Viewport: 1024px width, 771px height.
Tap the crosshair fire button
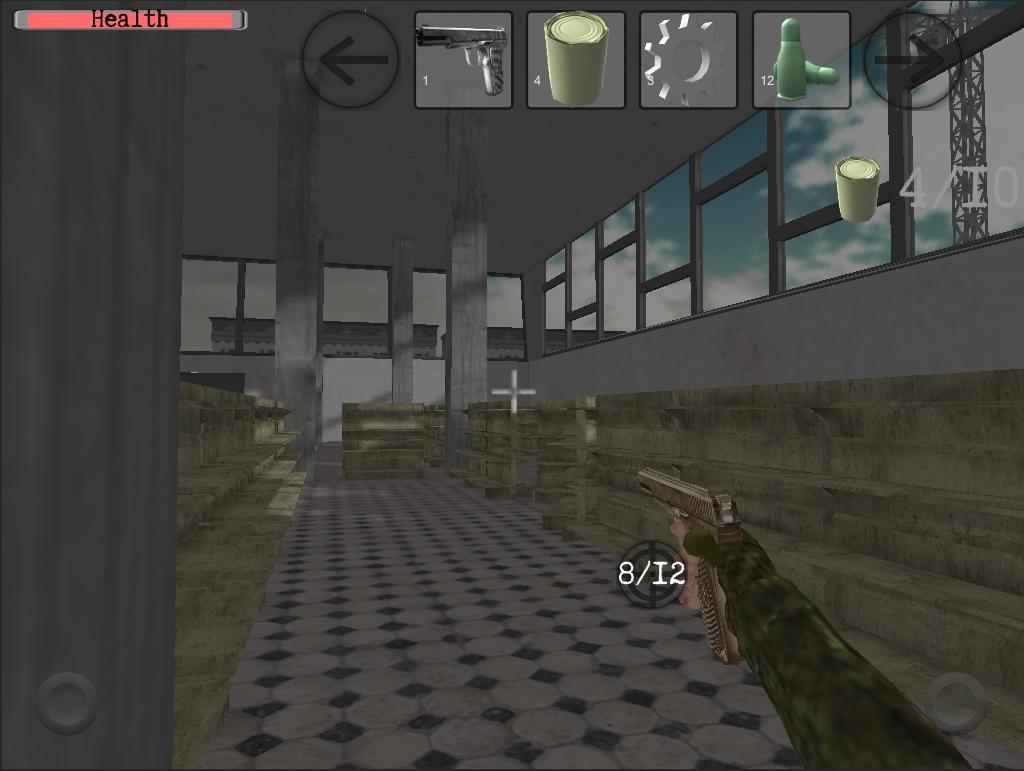pyautogui.click(x=651, y=573)
